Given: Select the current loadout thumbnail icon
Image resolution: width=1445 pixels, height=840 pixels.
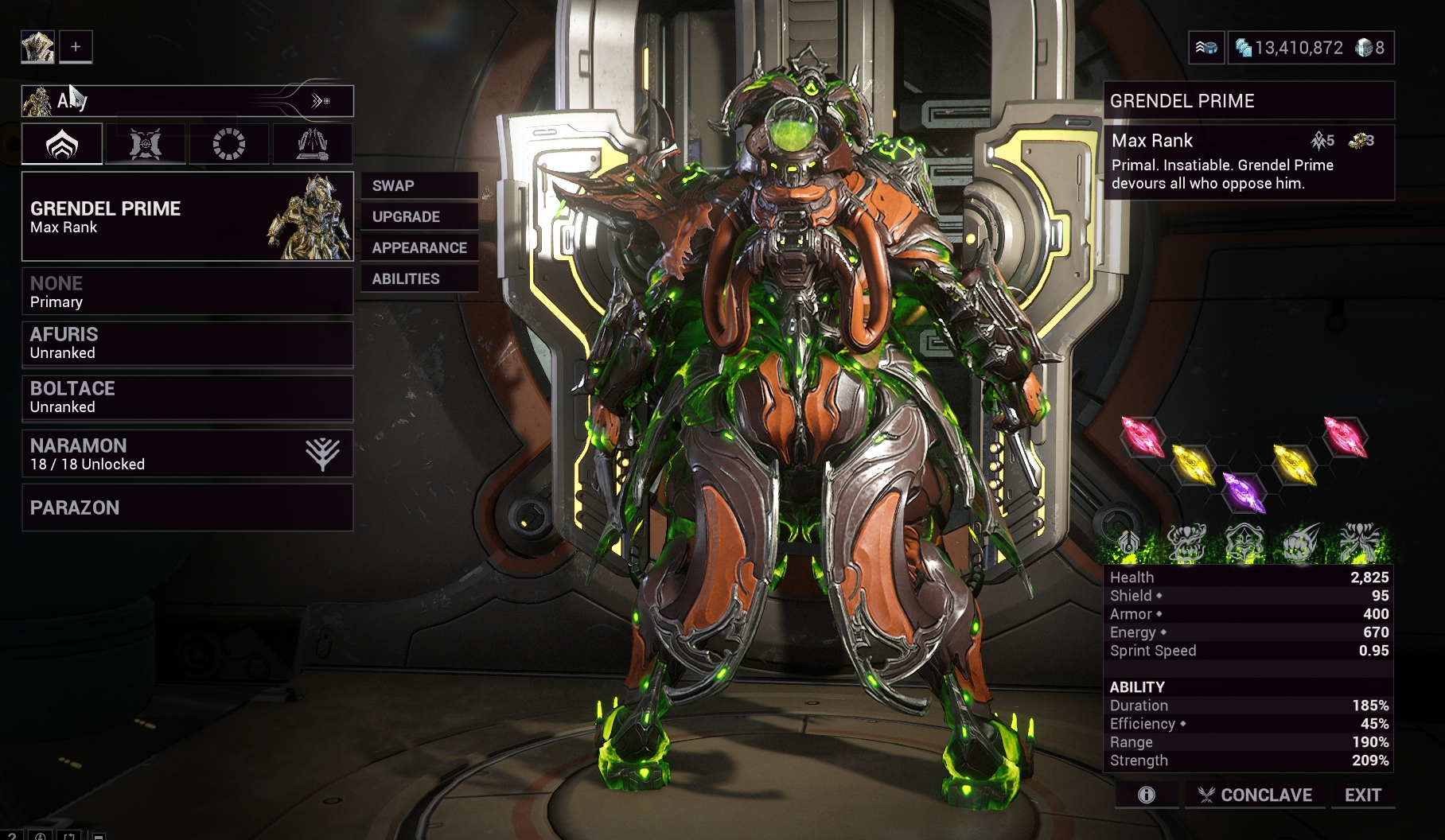Looking at the screenshot, I should pos(37,47).
